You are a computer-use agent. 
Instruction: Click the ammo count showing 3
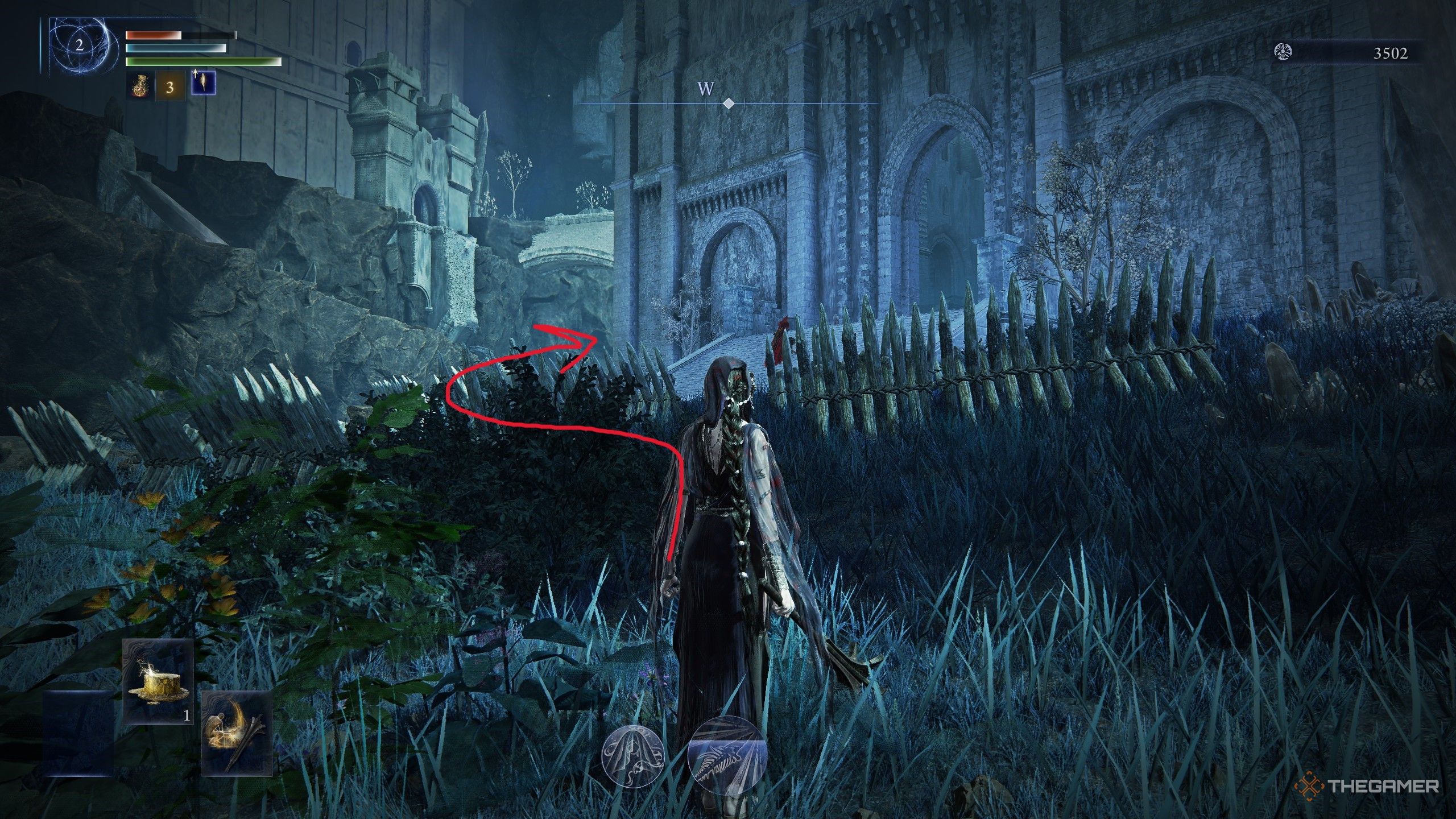(169, 89)
